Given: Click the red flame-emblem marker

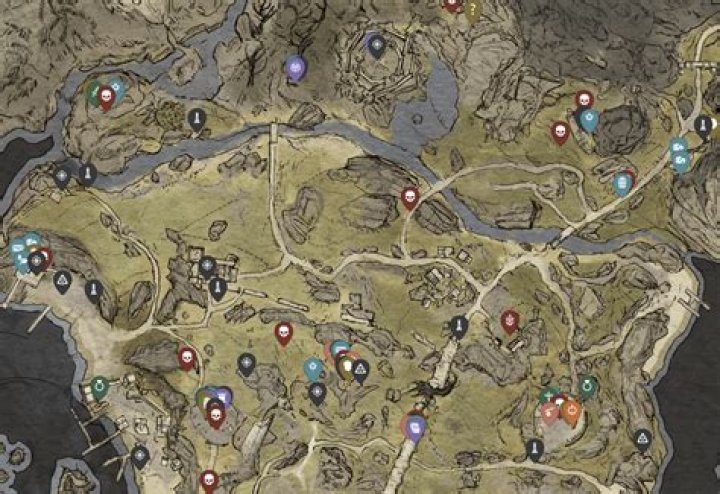Looking at the screenshot, I should tap(510, 320).
